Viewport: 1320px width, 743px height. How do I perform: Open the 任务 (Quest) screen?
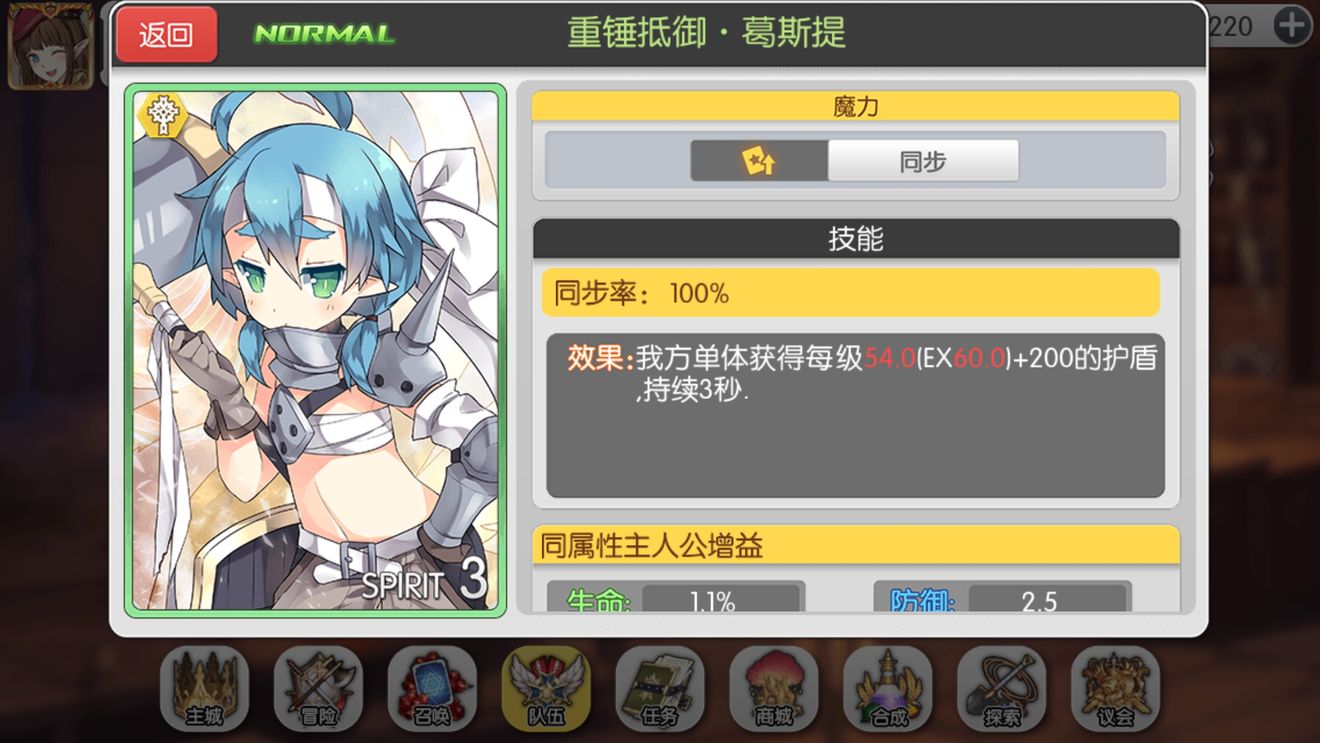click(x=660, y=688)
